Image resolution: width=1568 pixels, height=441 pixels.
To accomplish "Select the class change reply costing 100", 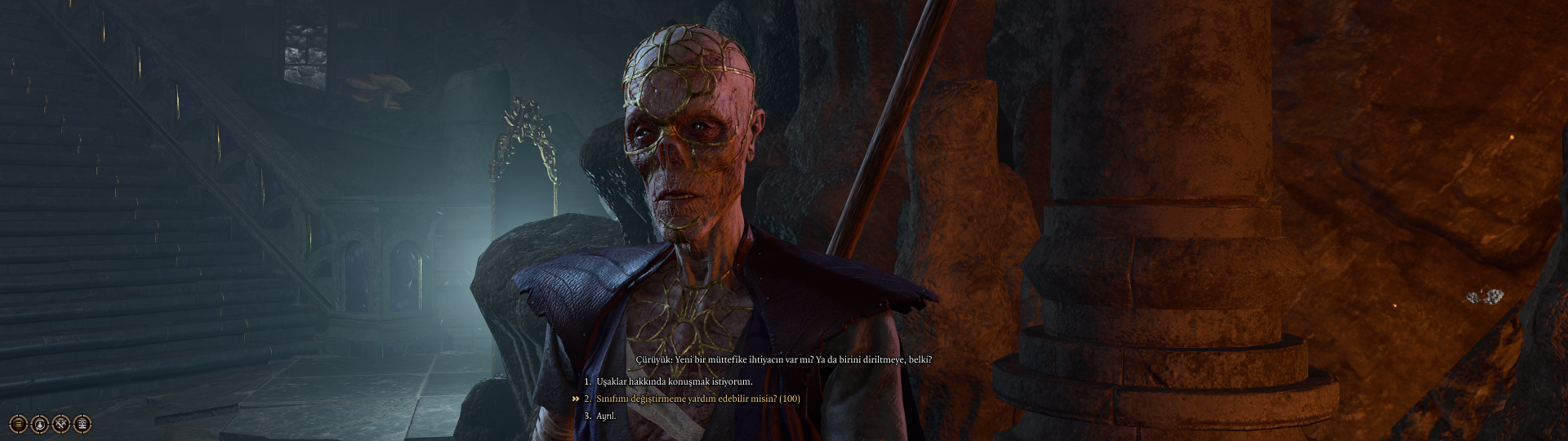I will coord(697,399).
